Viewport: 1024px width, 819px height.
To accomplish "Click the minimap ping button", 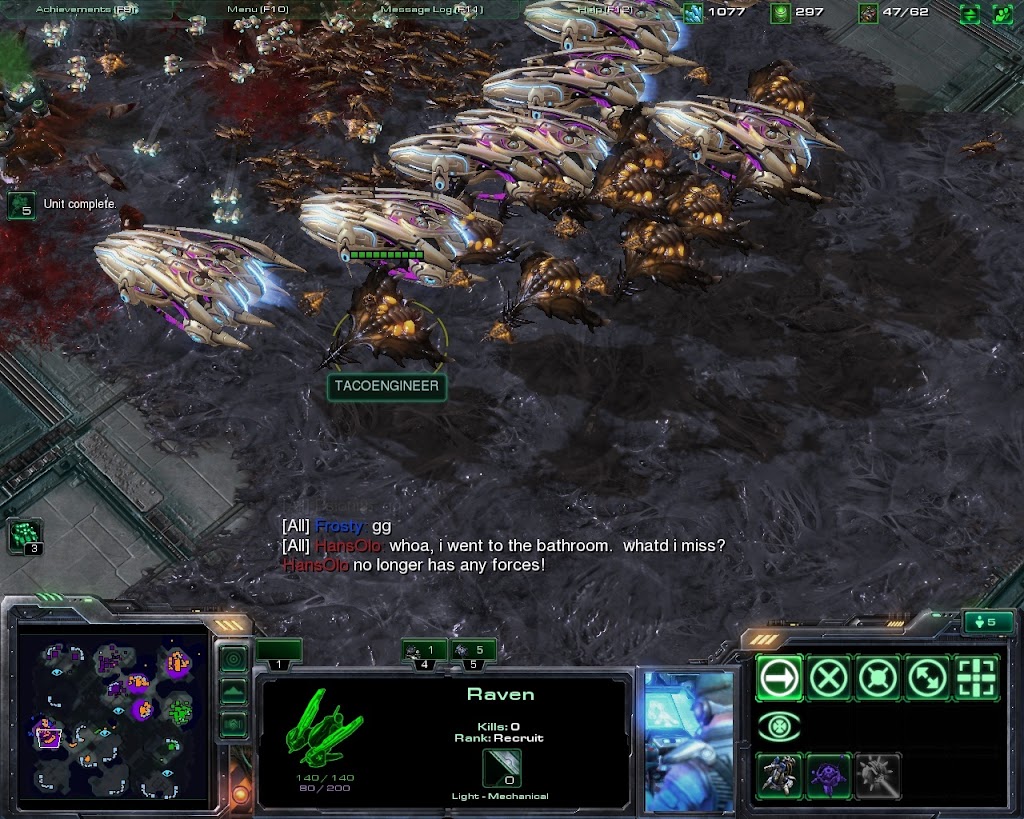I will pyautogui.click(x=233, y=659).
